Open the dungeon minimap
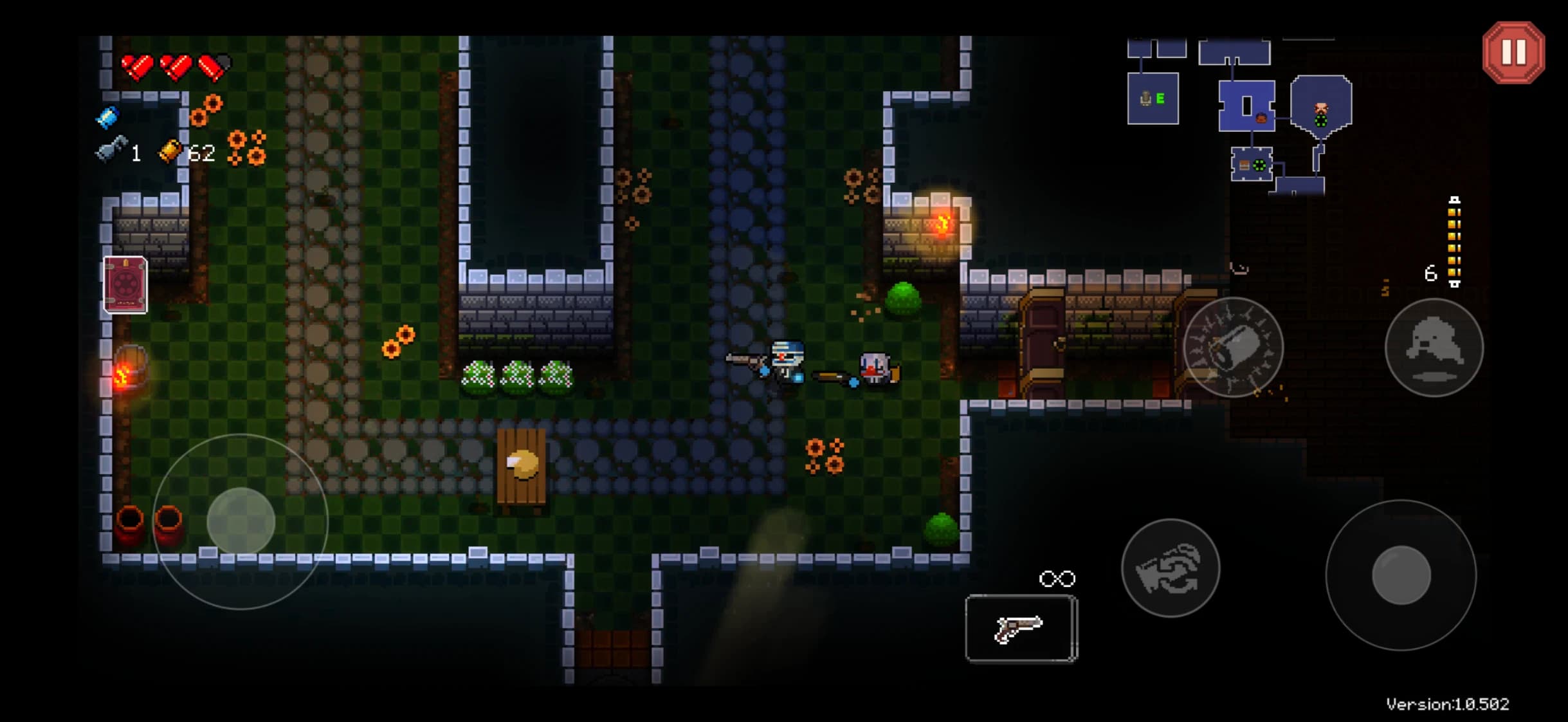The width and height of the screenshot is (1568, 722). tap(1241, 116)
